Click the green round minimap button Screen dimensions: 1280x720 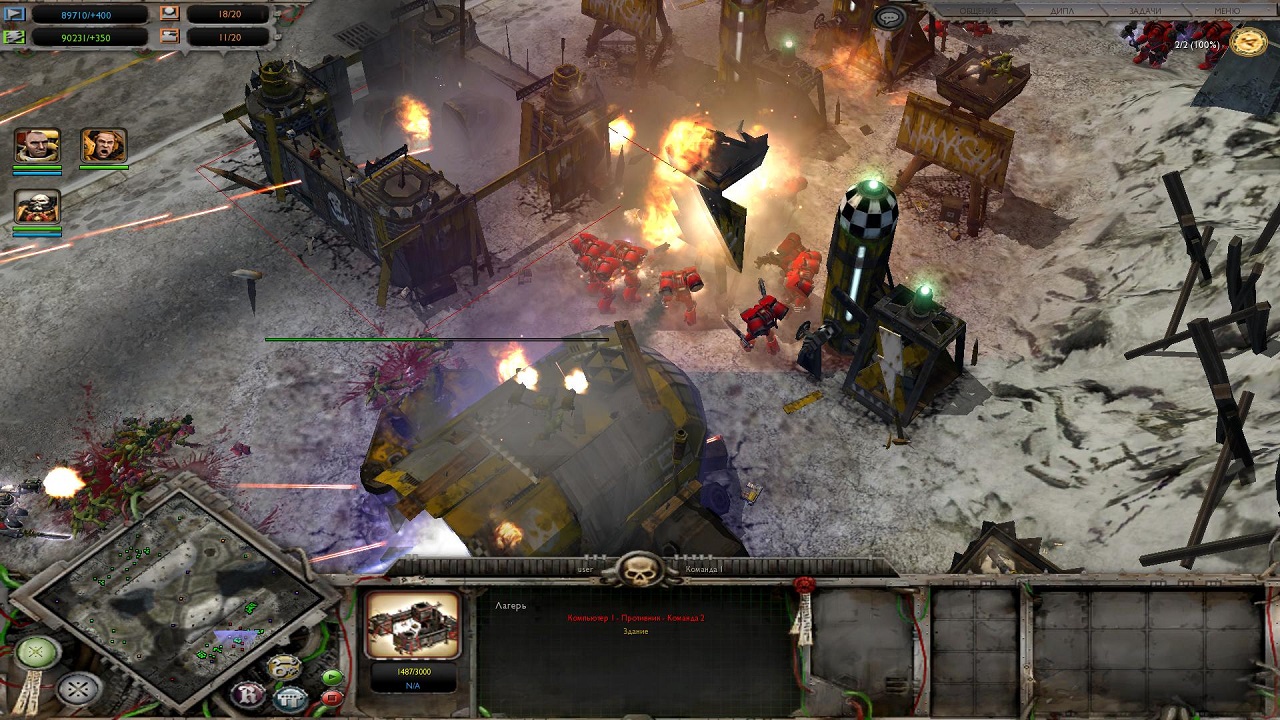point(37,653)
